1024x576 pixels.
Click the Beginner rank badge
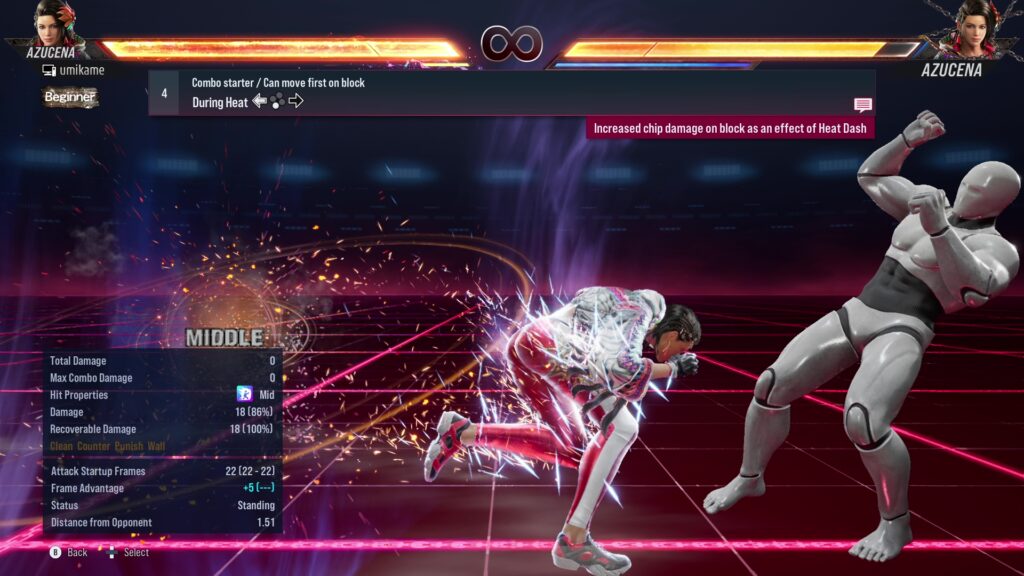[70, 97]
